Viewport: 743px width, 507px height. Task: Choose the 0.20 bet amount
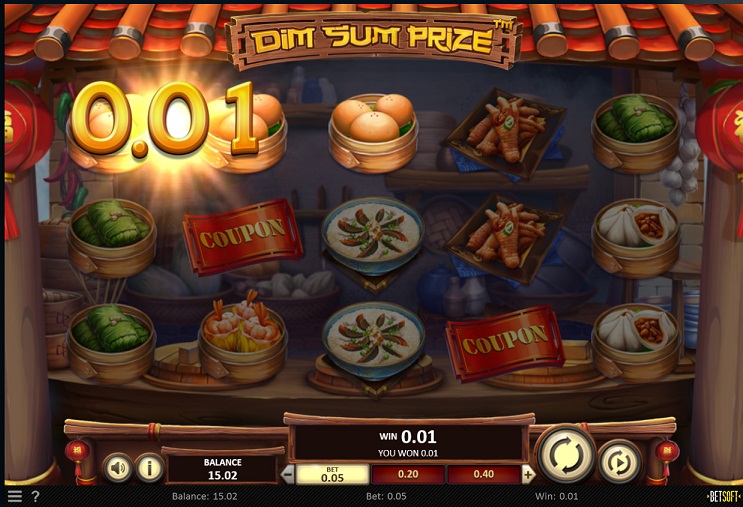click(x=408, y=474)
